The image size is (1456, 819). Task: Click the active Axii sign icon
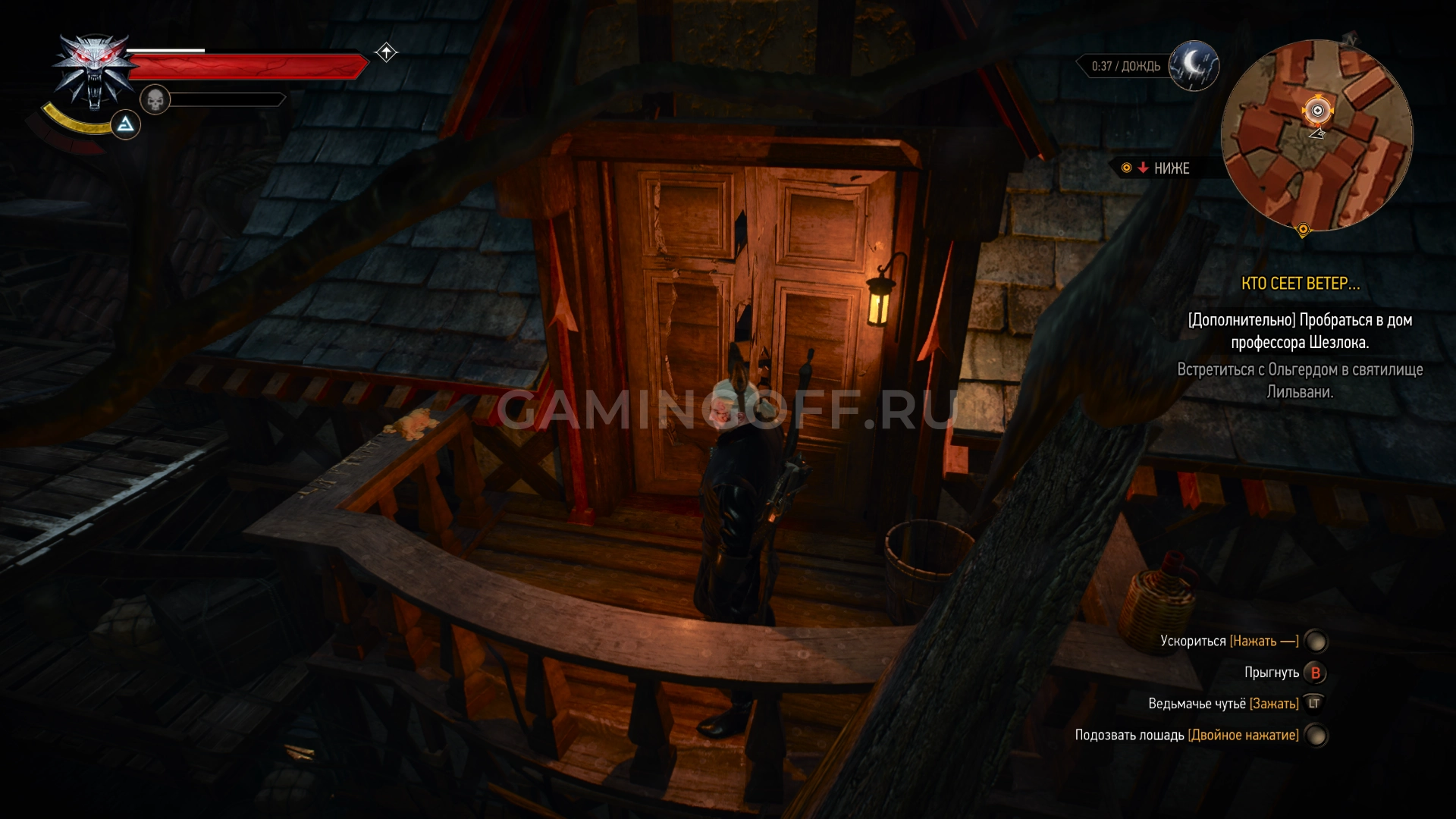pyautogui.click(x=126, y=124)
